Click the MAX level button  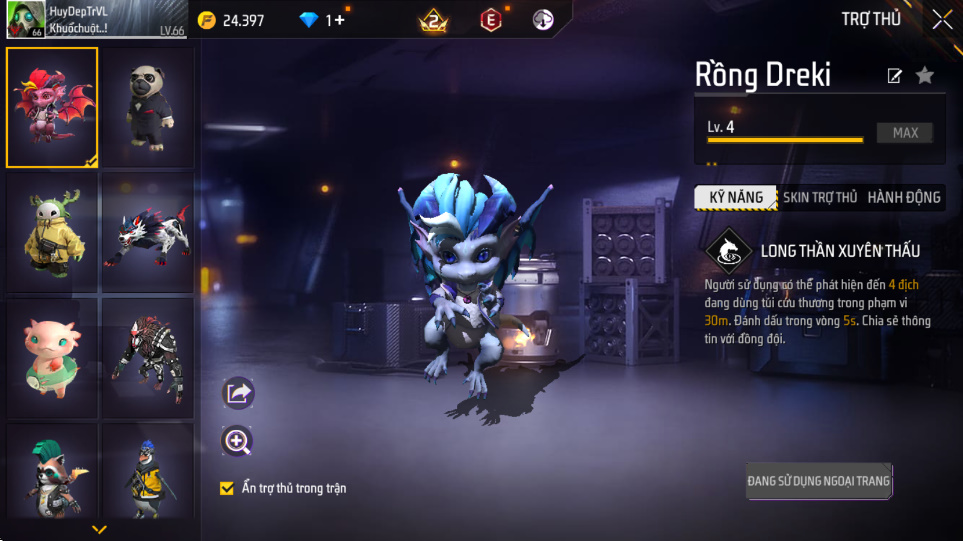click(905, 133)
